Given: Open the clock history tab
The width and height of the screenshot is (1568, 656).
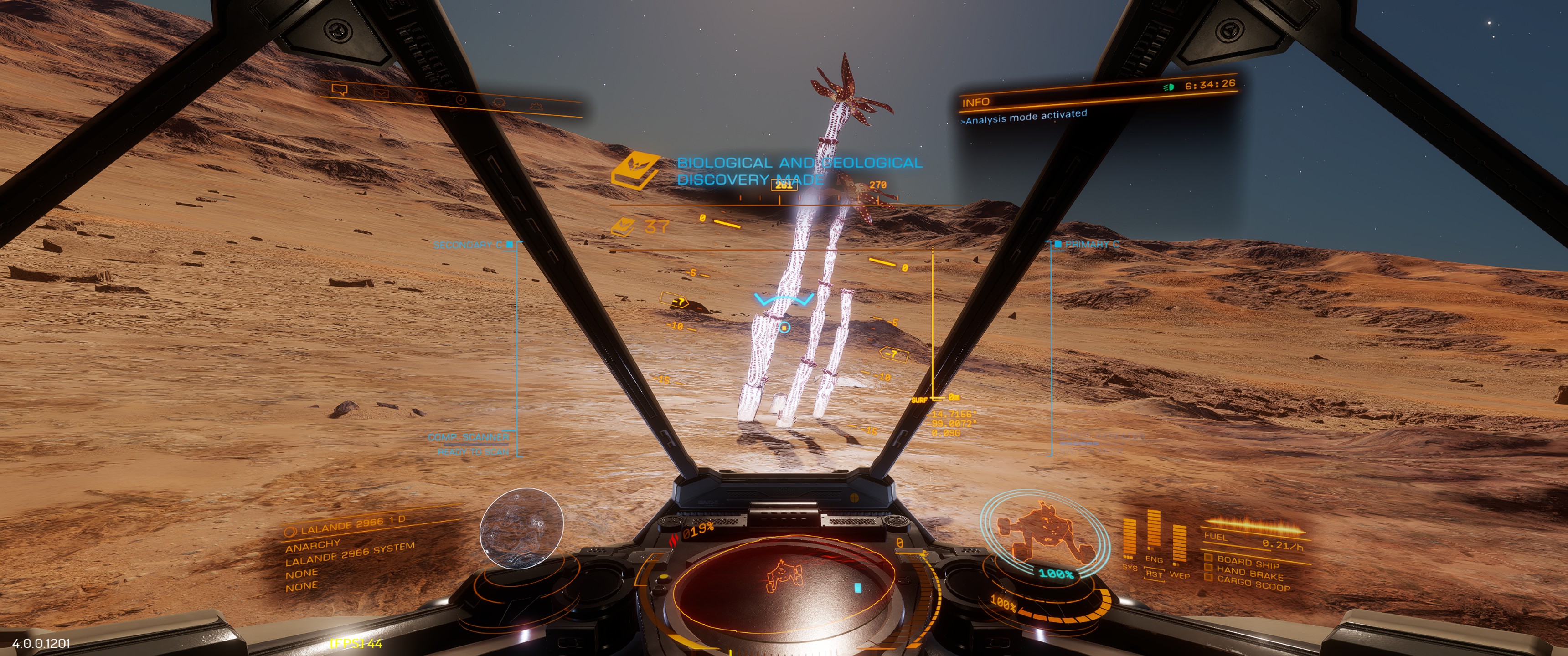Looking at the screenshot, I should 461,99.
